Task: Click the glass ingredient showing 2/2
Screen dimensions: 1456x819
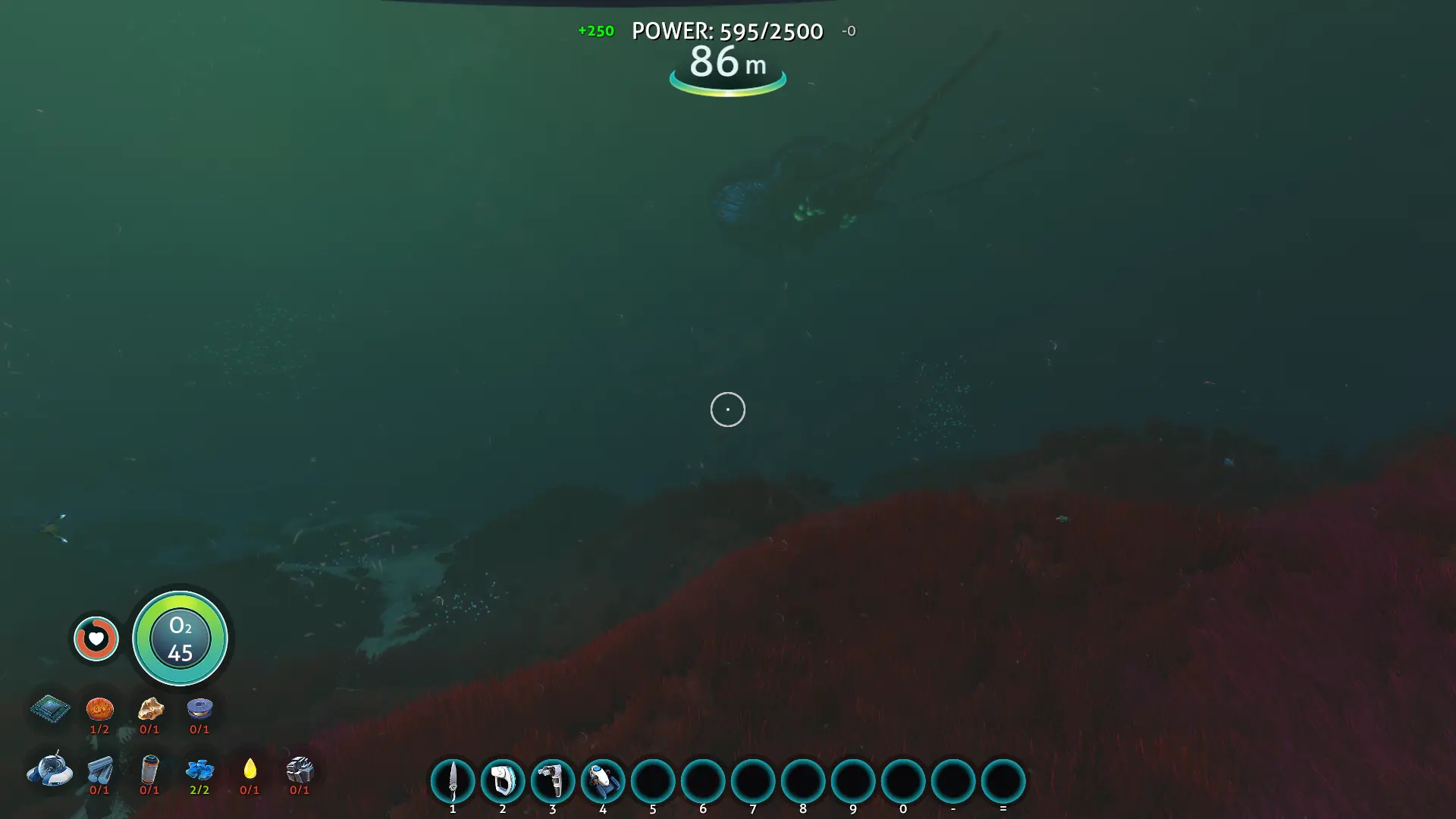Action: click(x=199, y=770)
